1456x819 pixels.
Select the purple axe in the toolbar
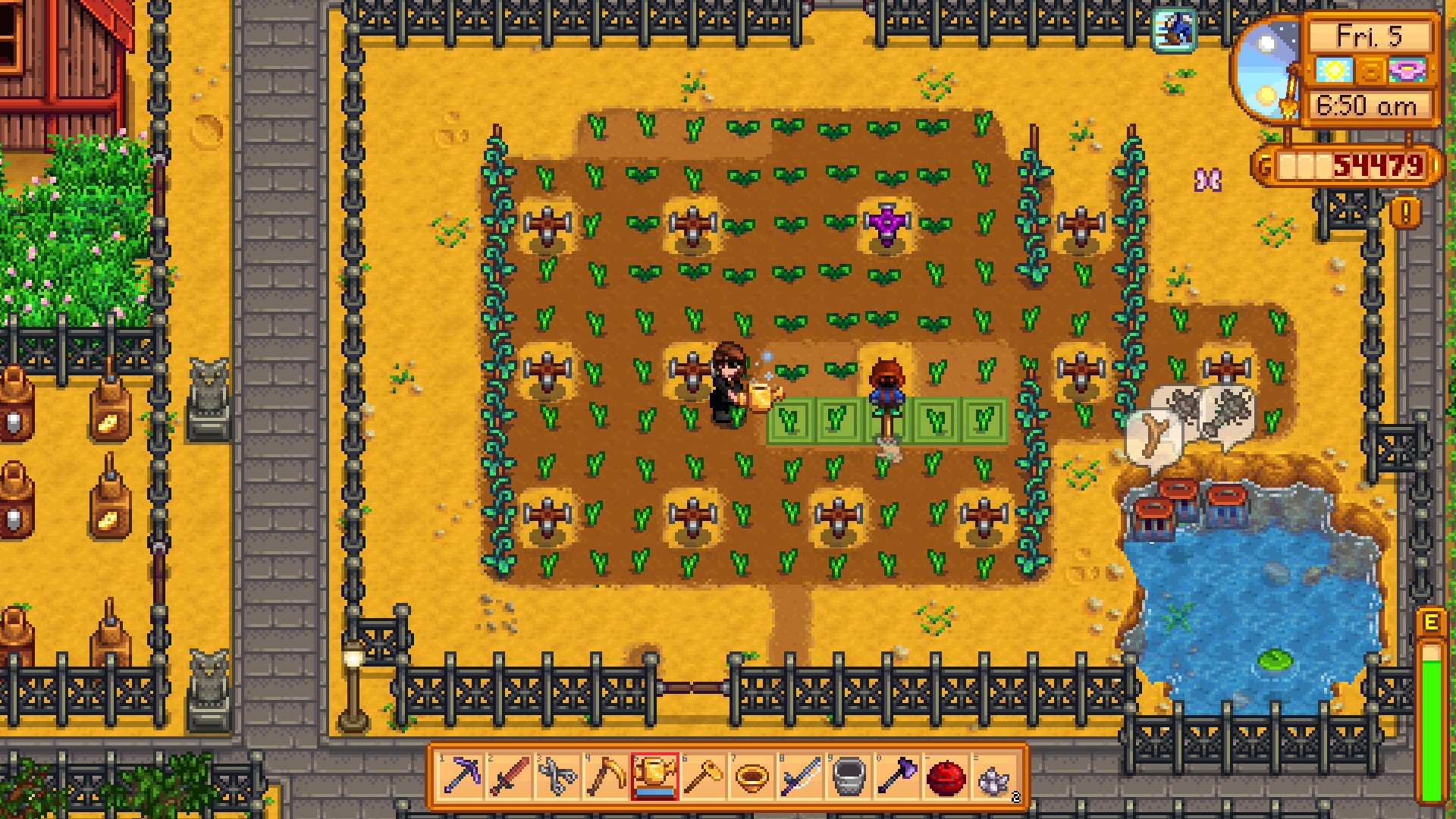(897, 777)
